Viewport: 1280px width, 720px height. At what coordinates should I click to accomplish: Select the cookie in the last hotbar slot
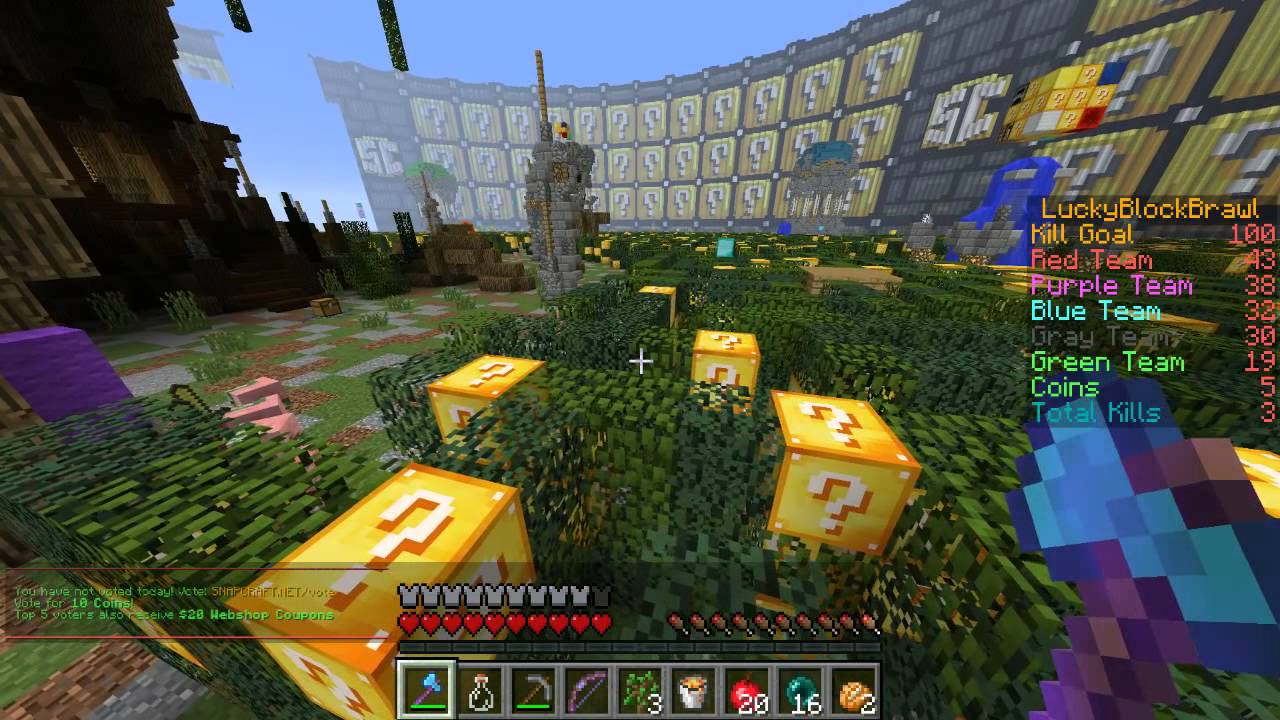click(x=855, y=688)
